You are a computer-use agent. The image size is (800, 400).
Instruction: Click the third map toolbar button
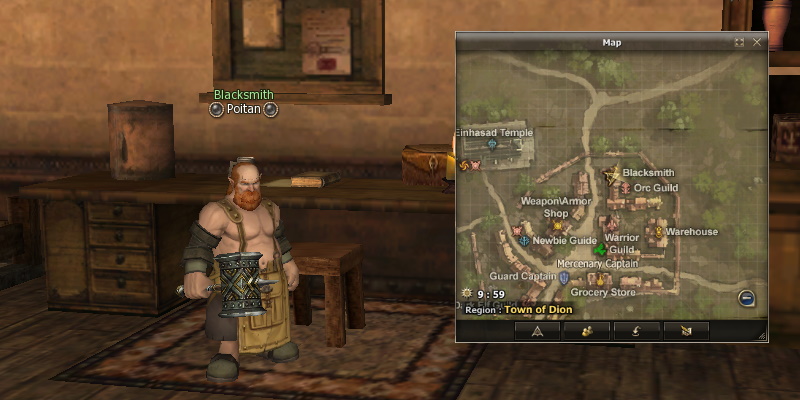tap(636, 330)
